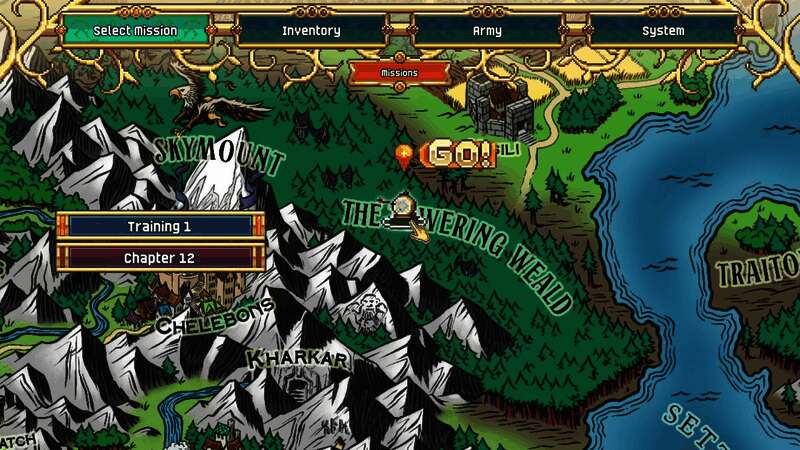800x450 pixels.
Task: Open the Army tab
Action: pos(487,31)
